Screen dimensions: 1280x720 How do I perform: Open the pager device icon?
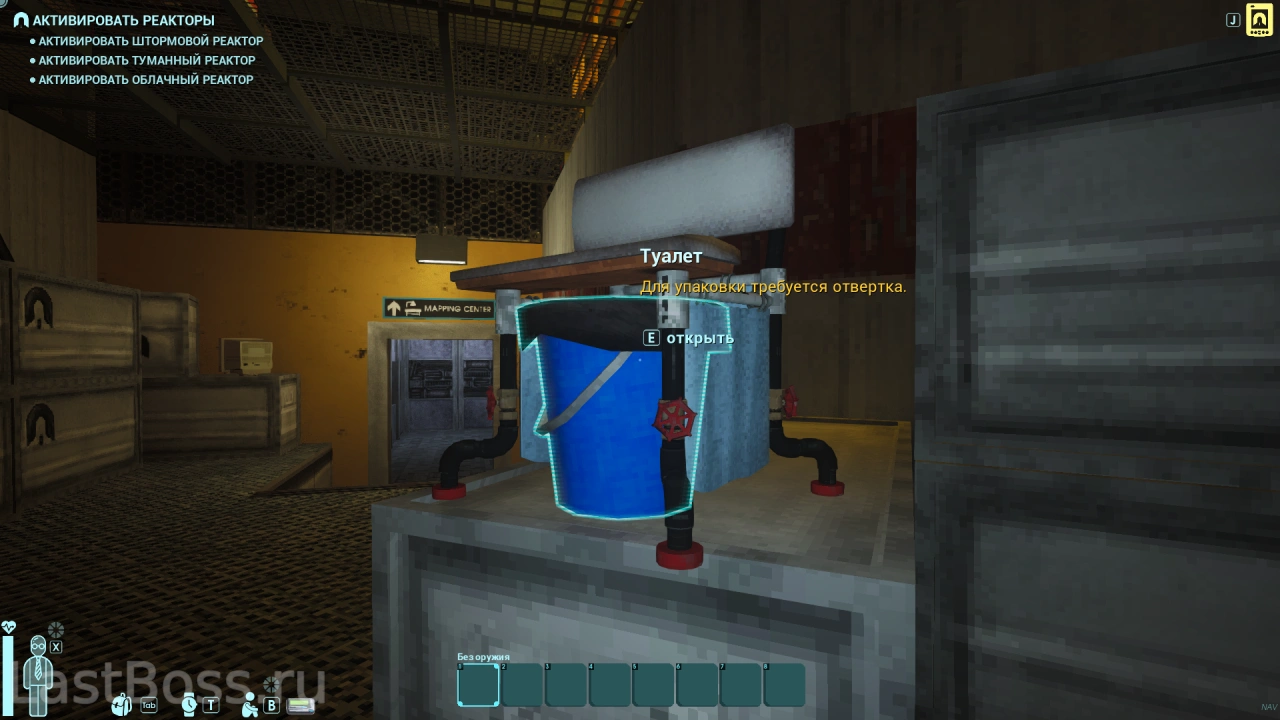click(301, 705)
